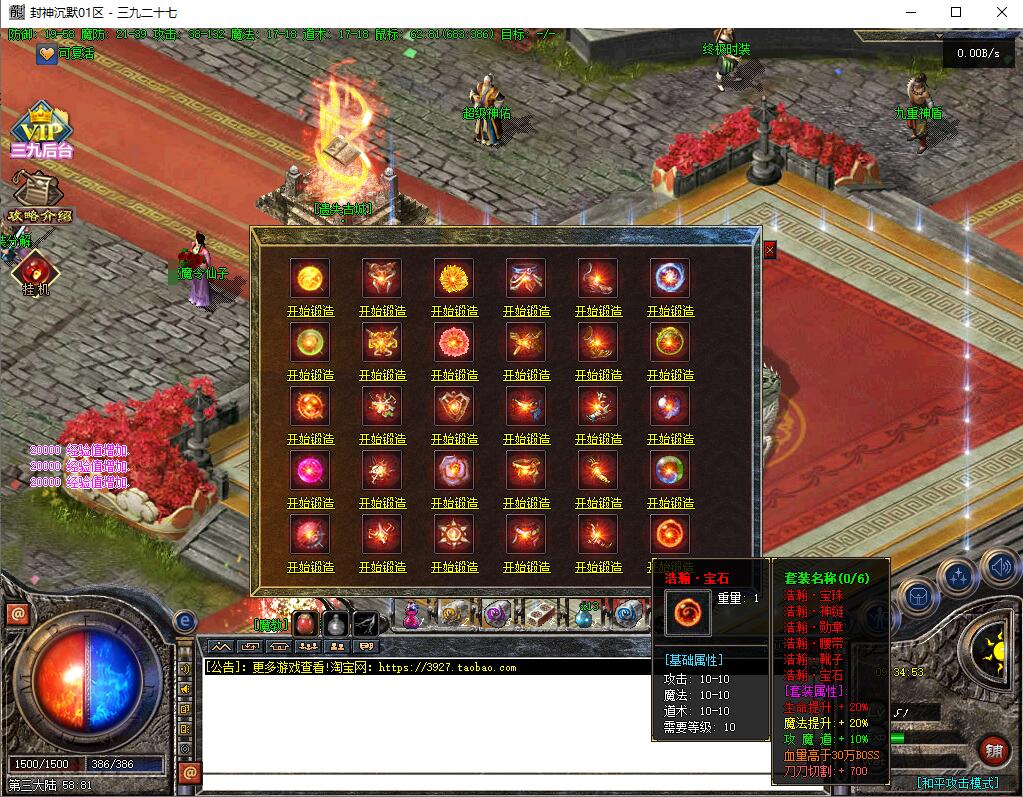Open the 攻略介绍 strategy guide
Screen dimensions: 1023x797
pyautogui.click(x=40, y=198)
